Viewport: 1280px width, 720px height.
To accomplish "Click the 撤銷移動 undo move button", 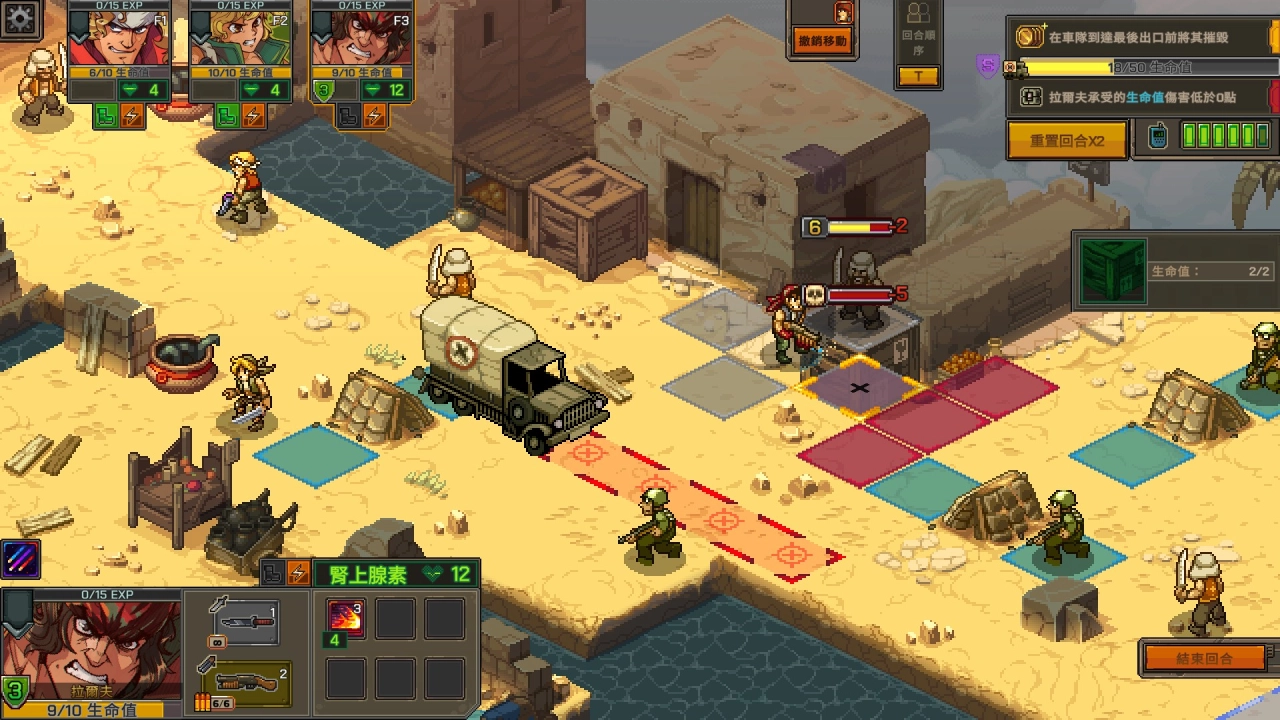I will [823, 41].
